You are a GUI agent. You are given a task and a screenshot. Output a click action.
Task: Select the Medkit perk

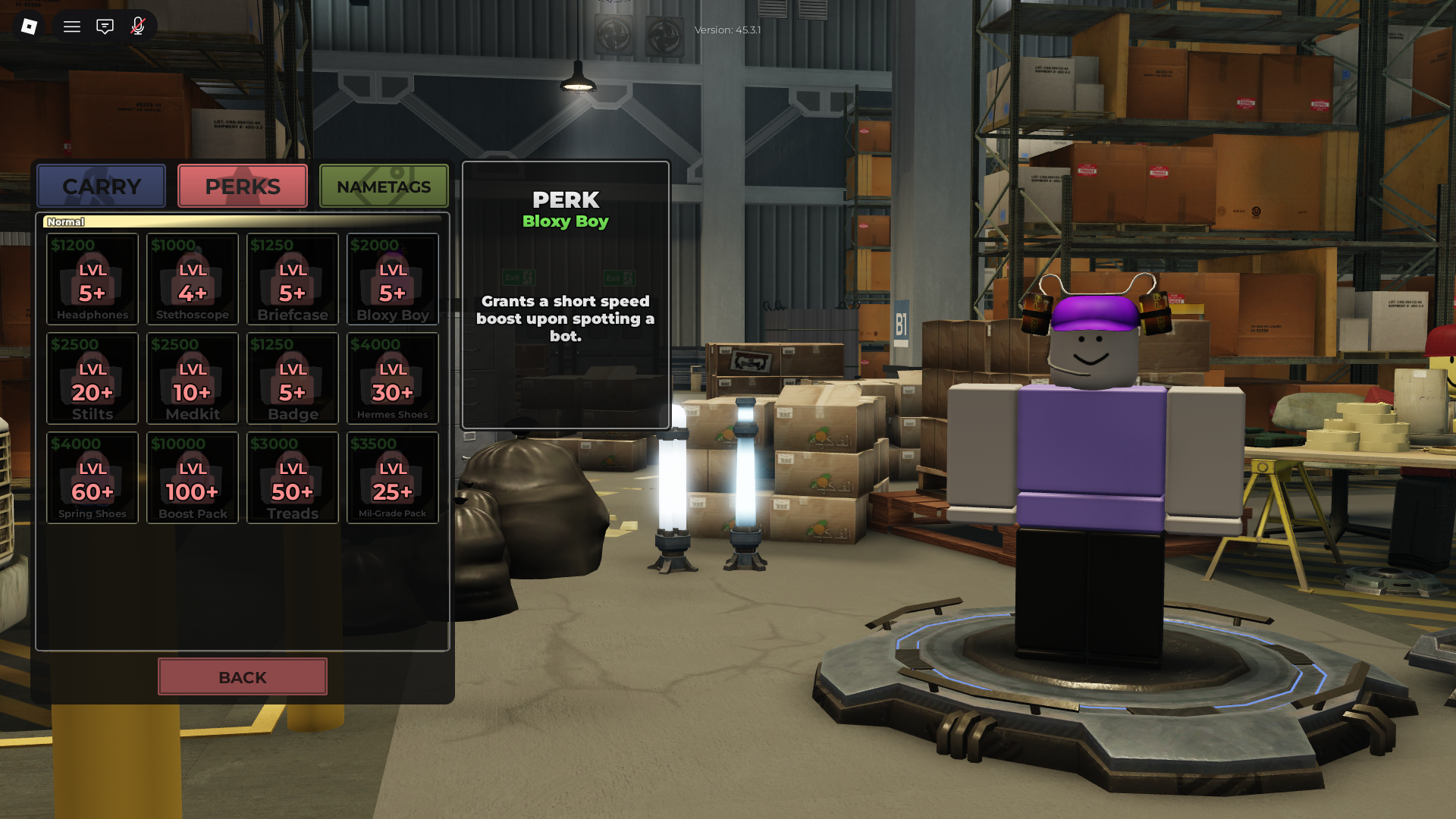192,378
